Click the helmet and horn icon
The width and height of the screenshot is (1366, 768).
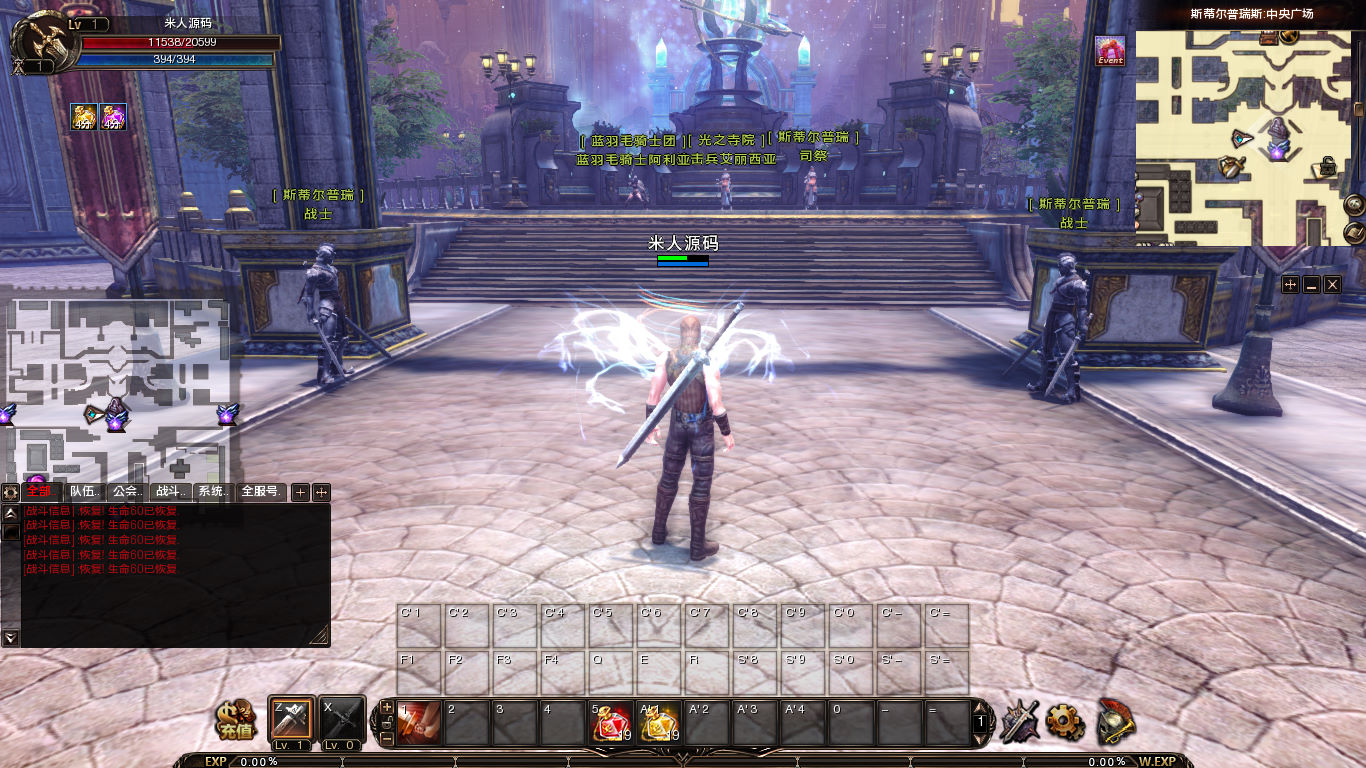point(1114,721)
